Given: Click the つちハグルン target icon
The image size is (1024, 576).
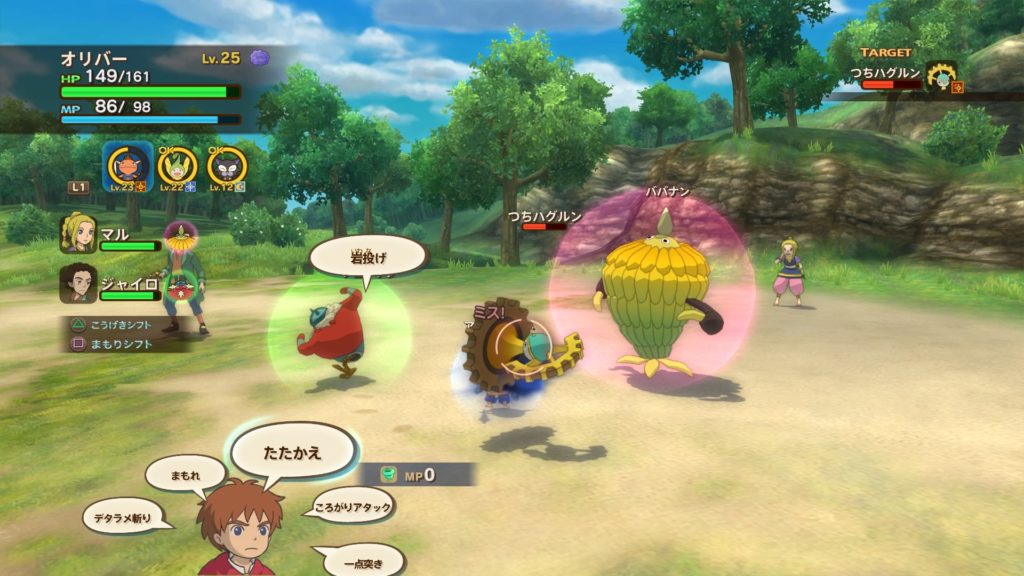Looking at the screenshot, I should [x=940, y=76].
